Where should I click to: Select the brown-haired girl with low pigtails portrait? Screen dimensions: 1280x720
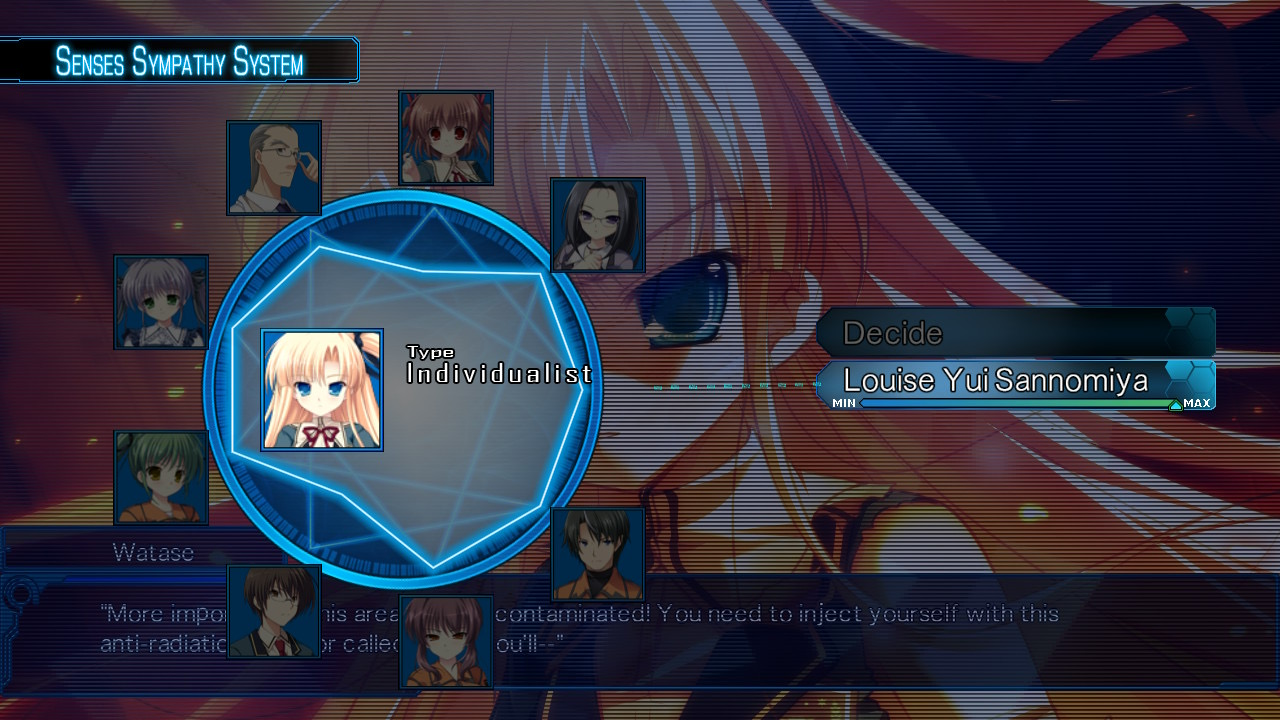[x=446, y=642]
